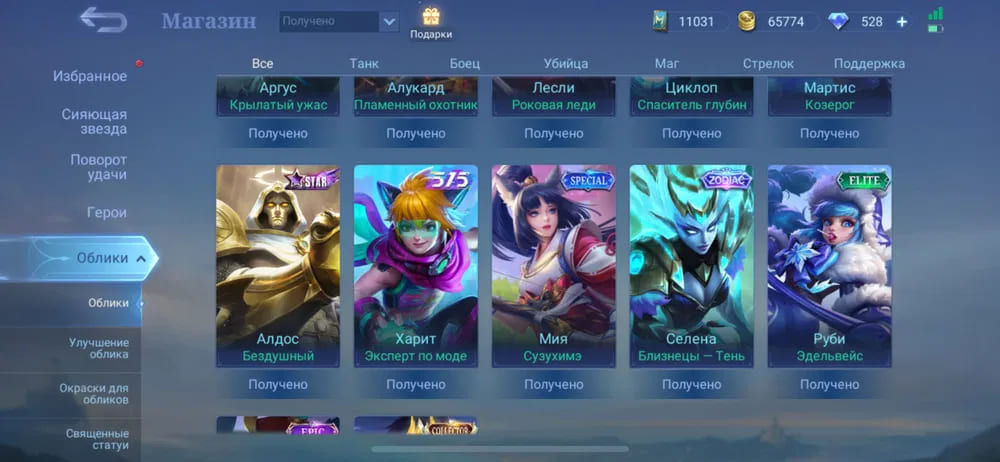Screen dimensions: 1000x462
Task: Show the Маг hero skins
Action: click(667, 63)
